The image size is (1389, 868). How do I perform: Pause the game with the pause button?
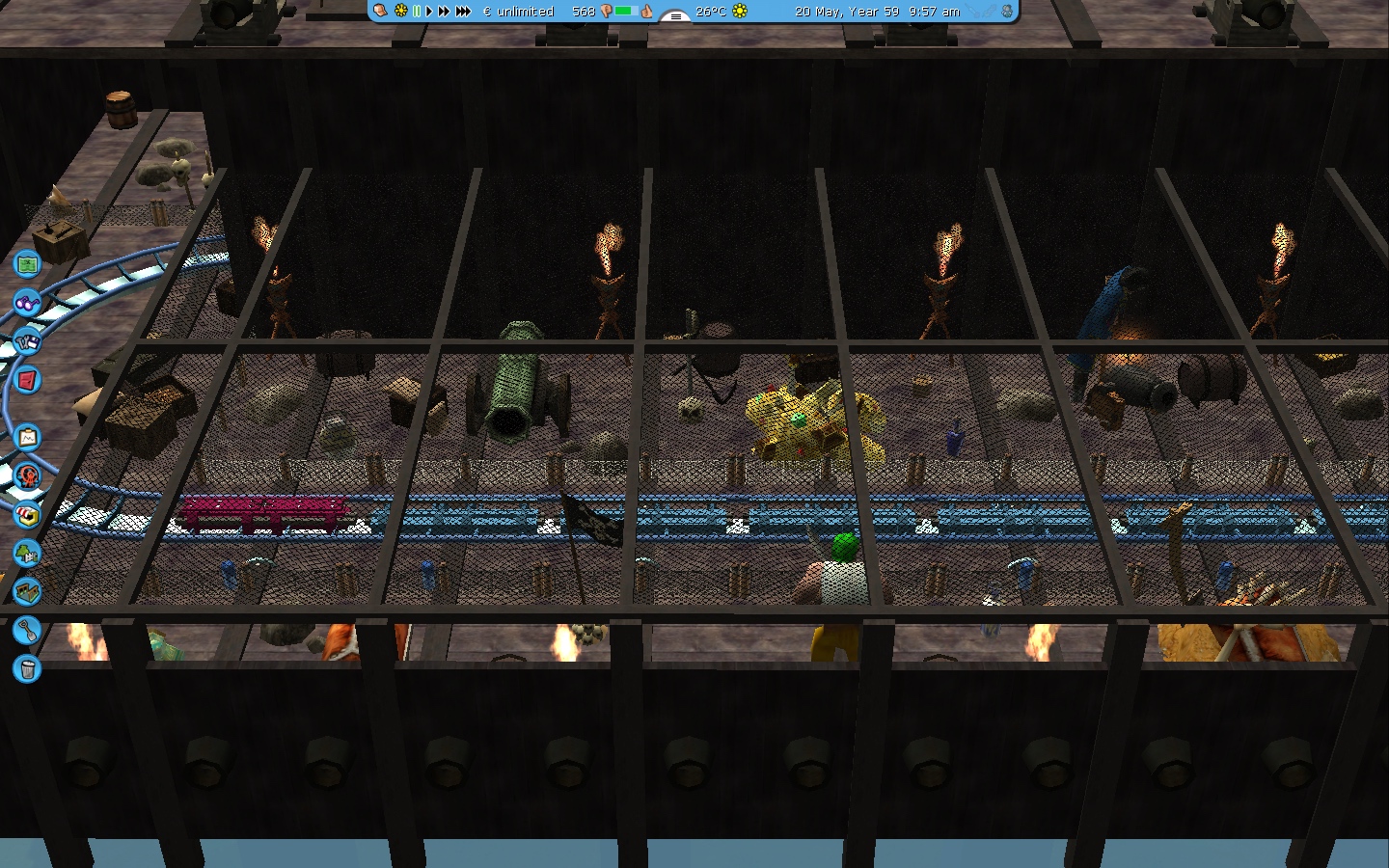click(x=417, y=12)
